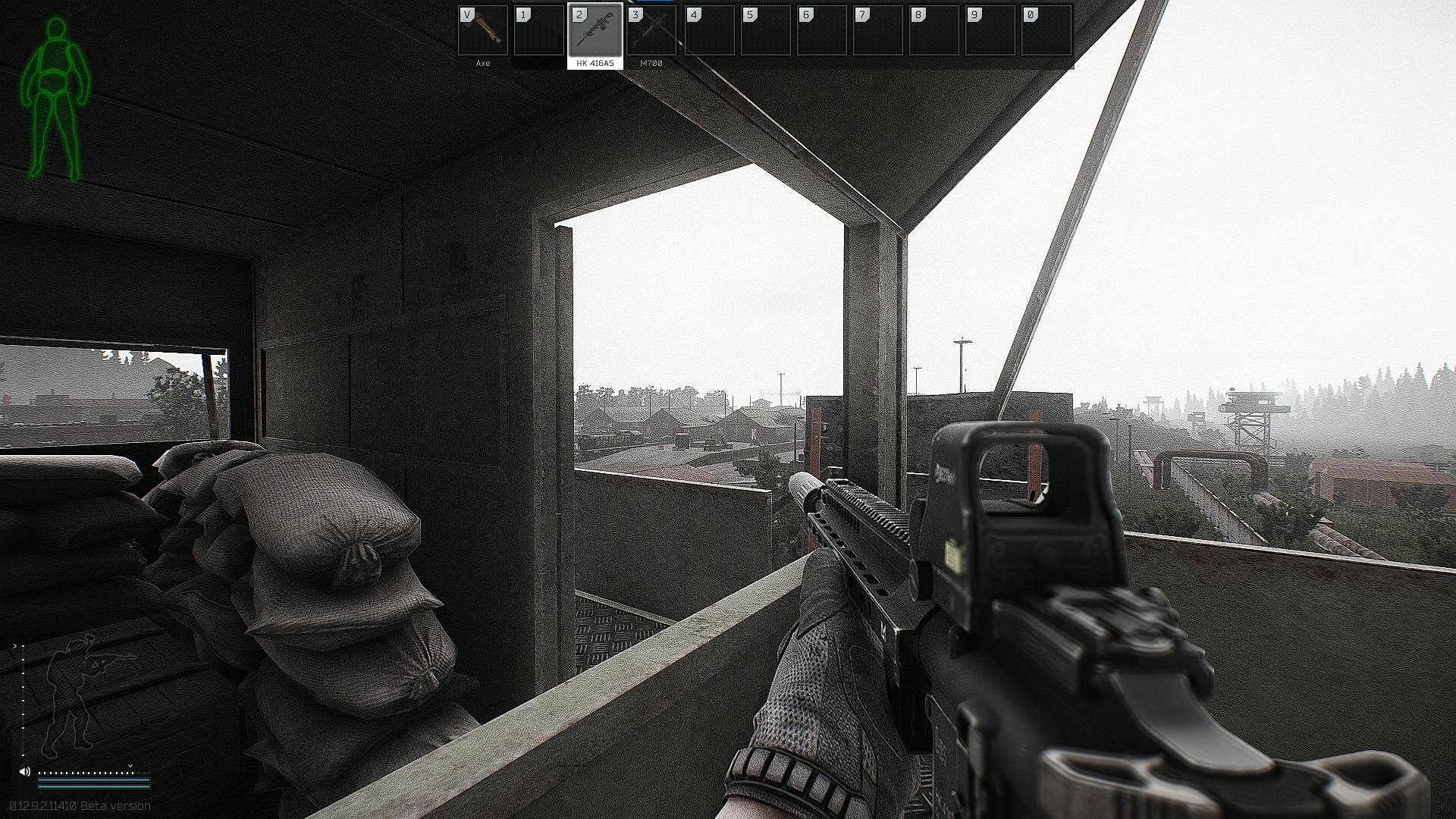Click the green body health silhouette
1456x819 pixels.
(x=55, y=99)
